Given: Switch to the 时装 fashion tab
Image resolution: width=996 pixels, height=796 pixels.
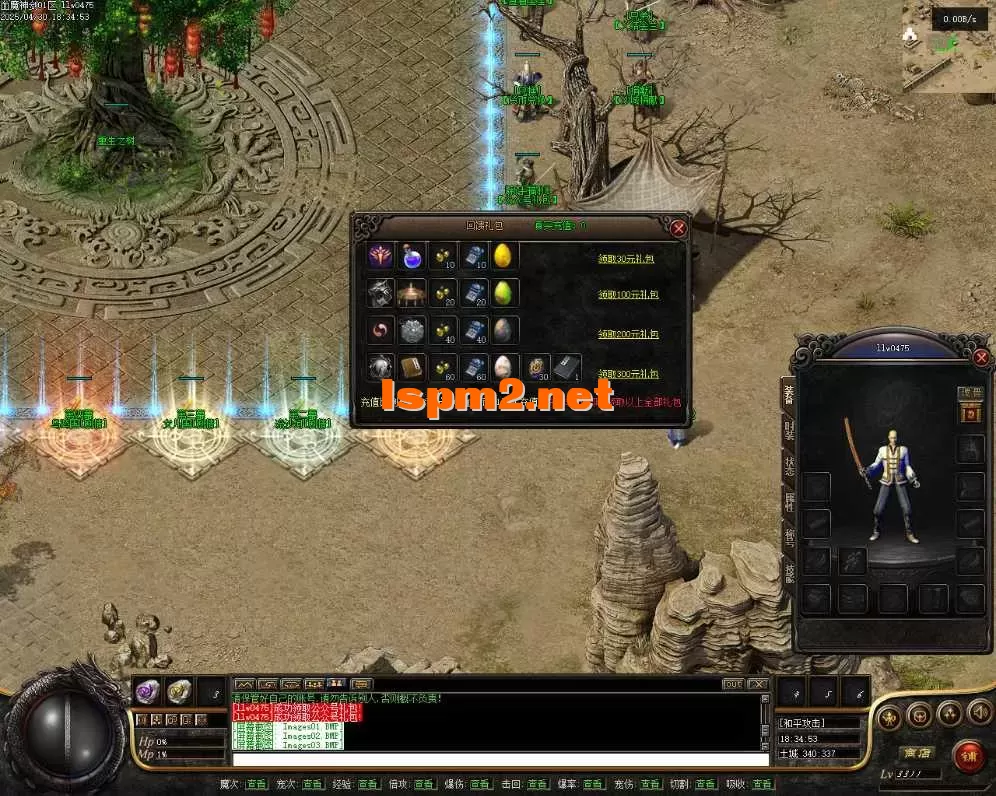Looking at the screenshot, I should click(788, 434).
